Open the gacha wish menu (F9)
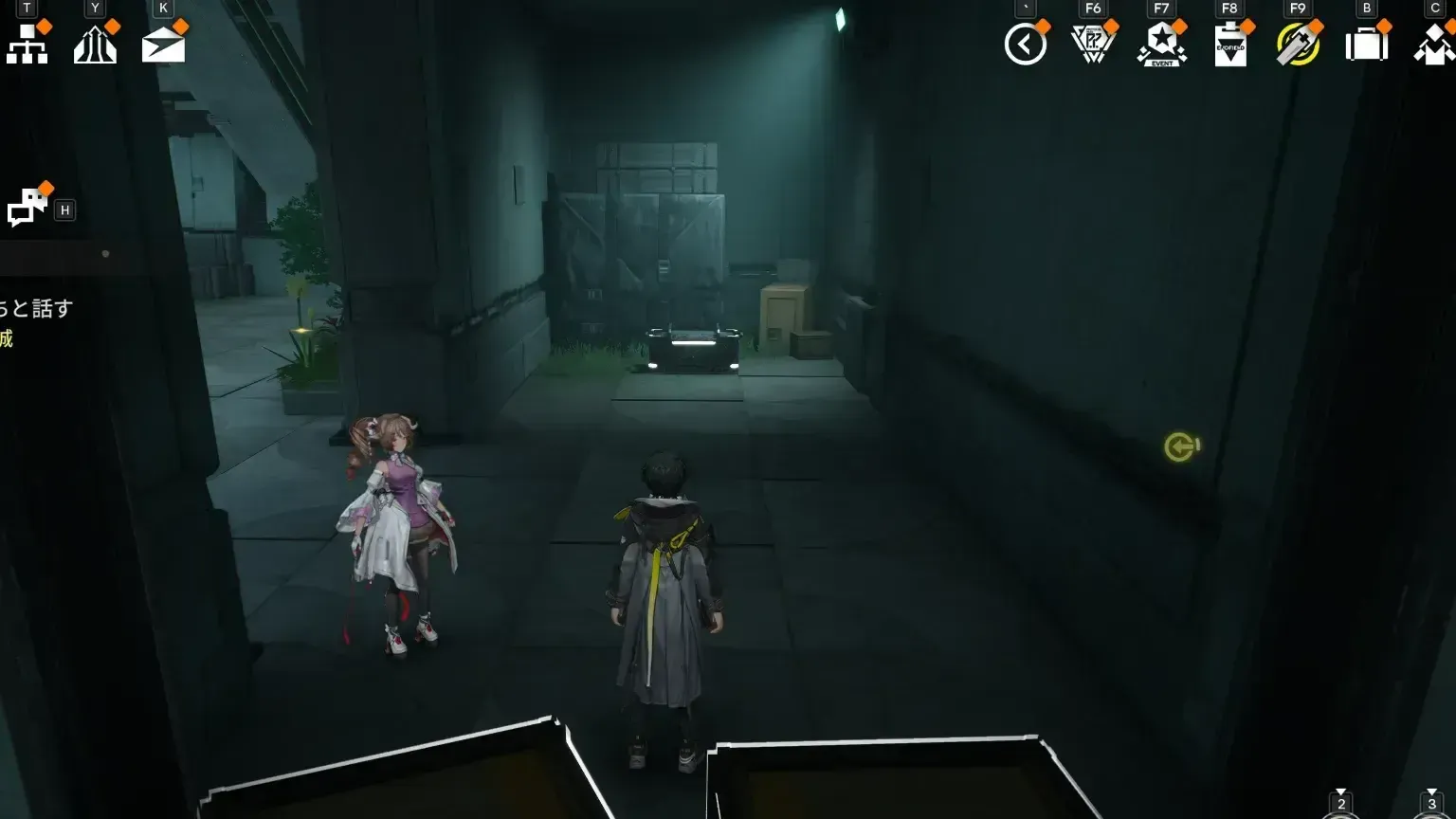Image resolution: width=1456 pixels, height=819 pixels. point(1299,43)
